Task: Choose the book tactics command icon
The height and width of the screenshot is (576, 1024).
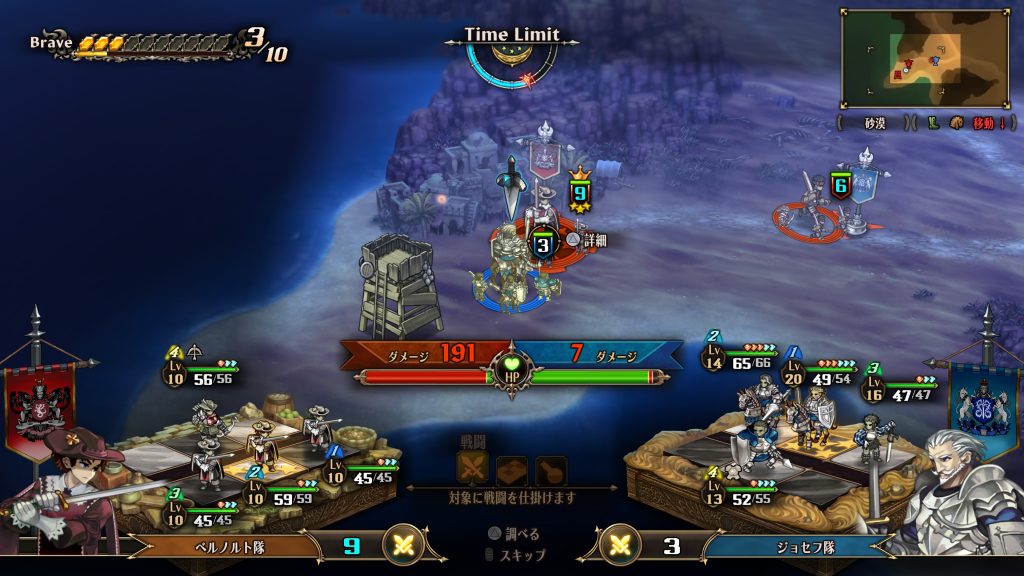Action: click(x=511, y=469)
